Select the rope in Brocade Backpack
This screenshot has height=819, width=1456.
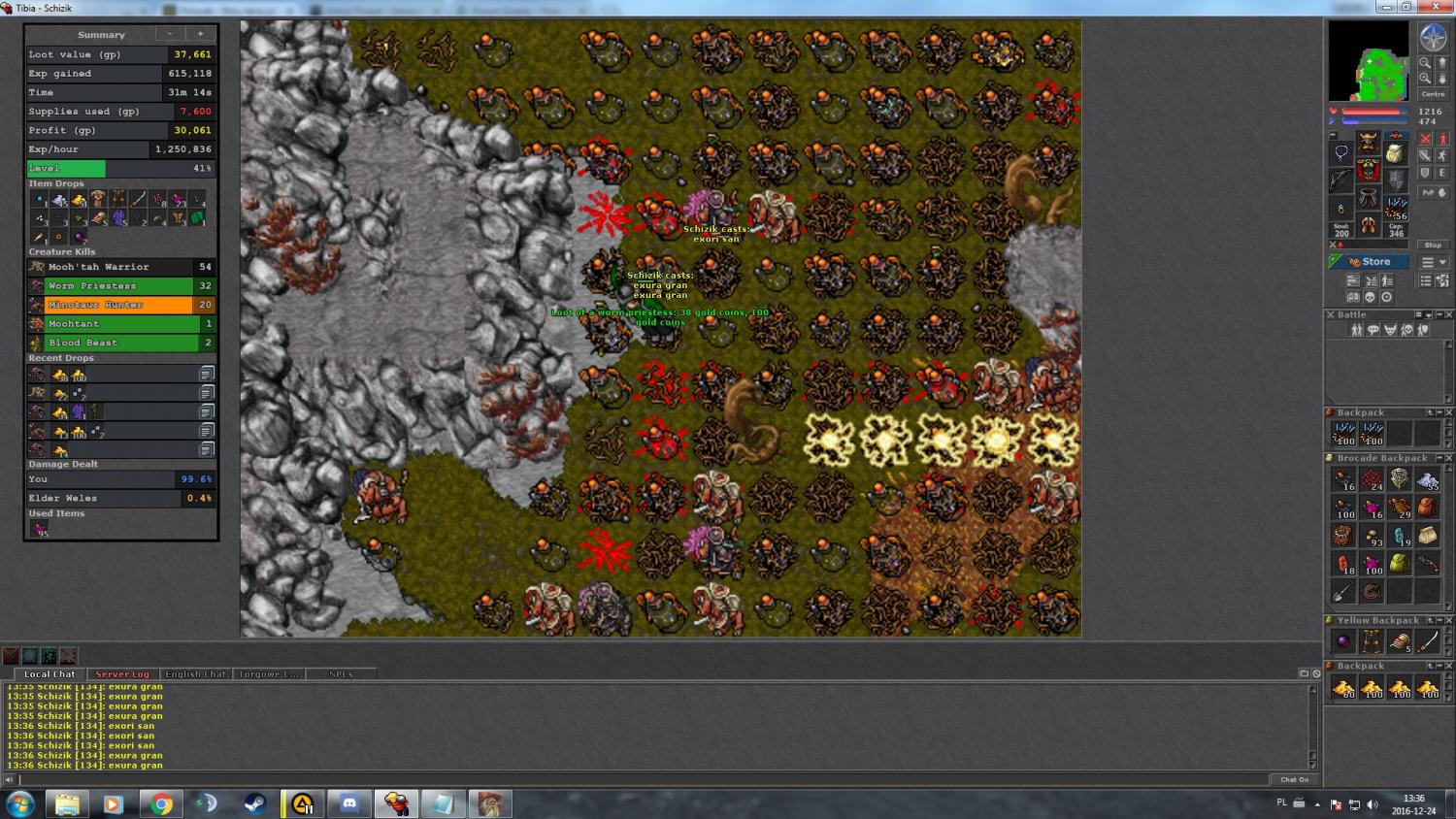coord(1372,591)
